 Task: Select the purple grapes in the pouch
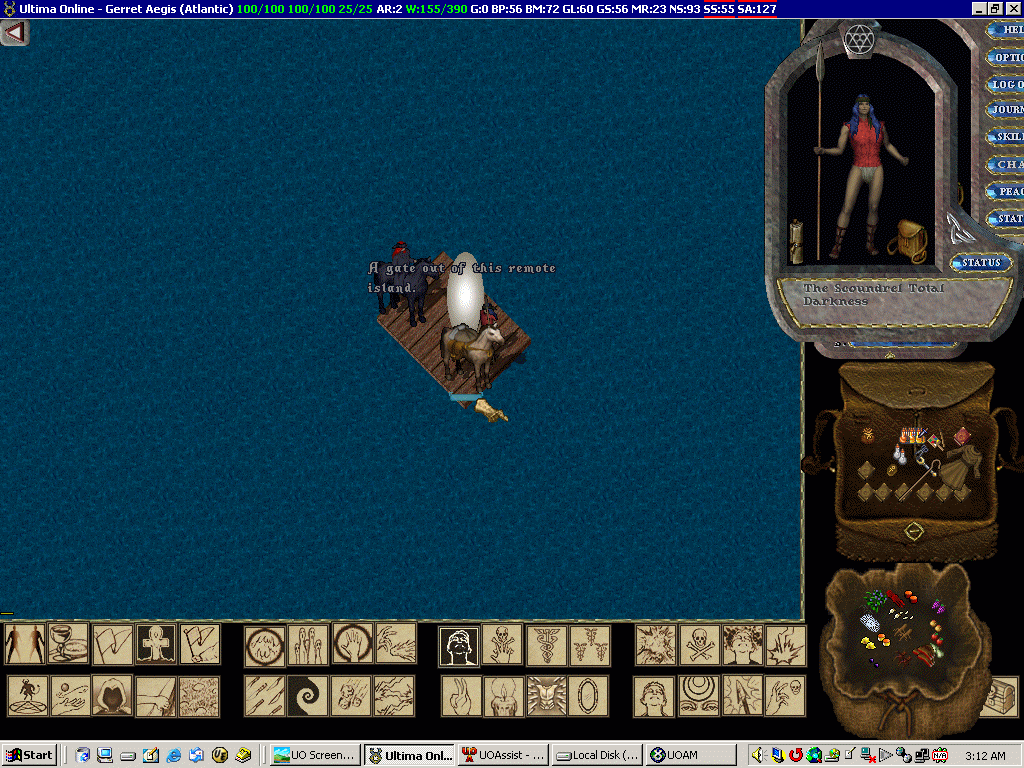[937, 606]
